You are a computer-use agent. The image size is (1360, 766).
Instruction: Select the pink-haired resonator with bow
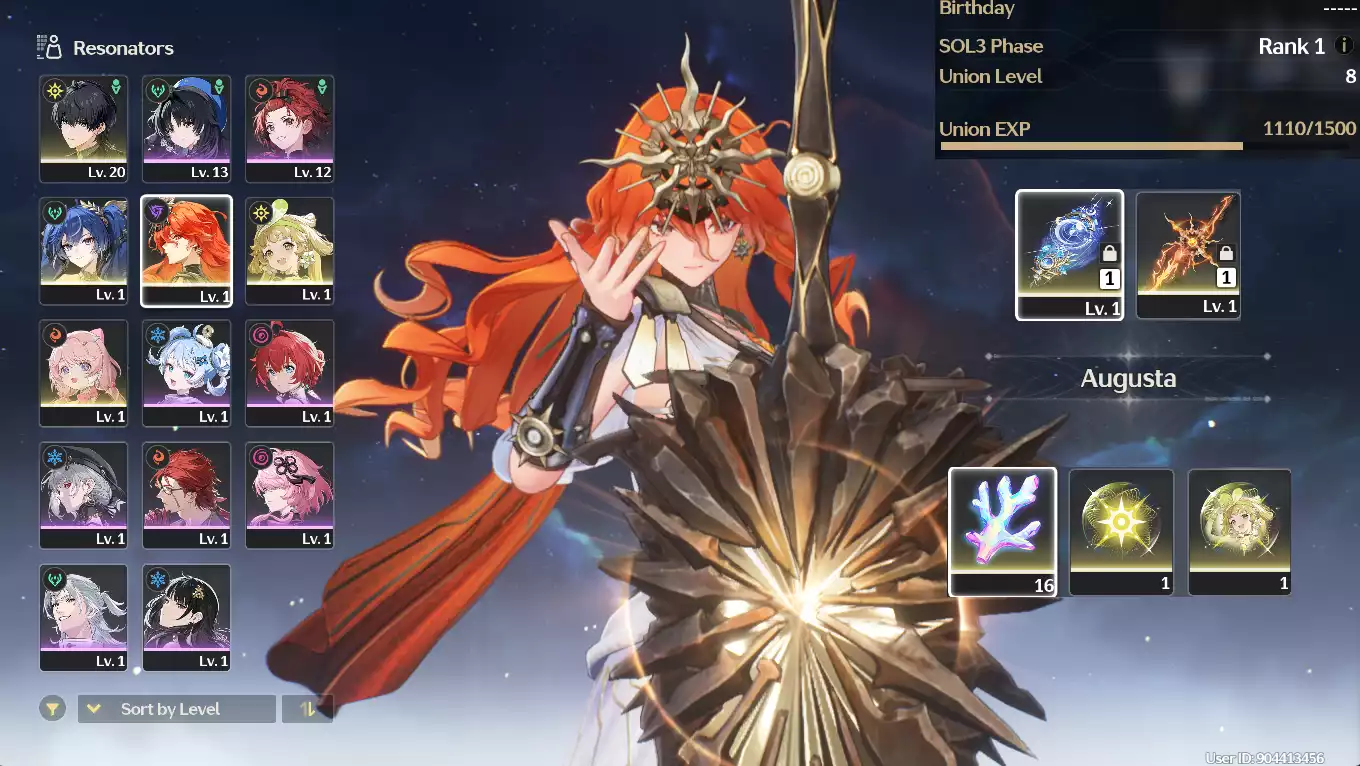point(84,372)
